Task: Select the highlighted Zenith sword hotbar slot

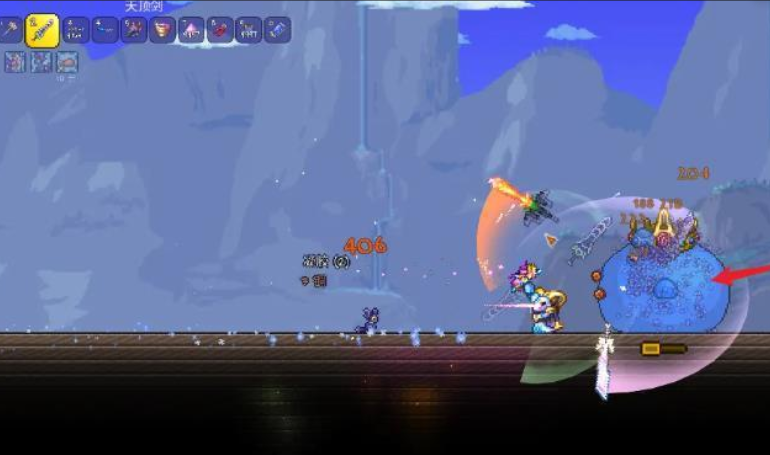Action: 43,30
